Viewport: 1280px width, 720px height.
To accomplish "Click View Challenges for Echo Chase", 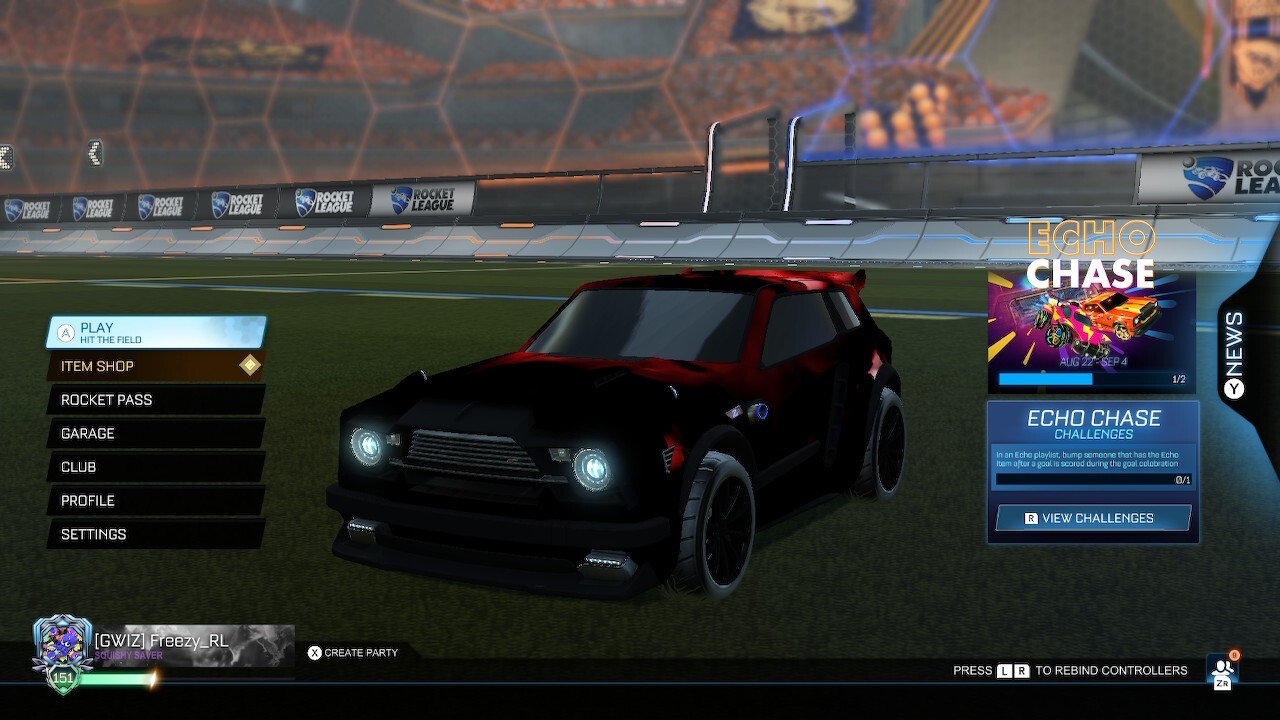I will click(x=1092, y=518).
